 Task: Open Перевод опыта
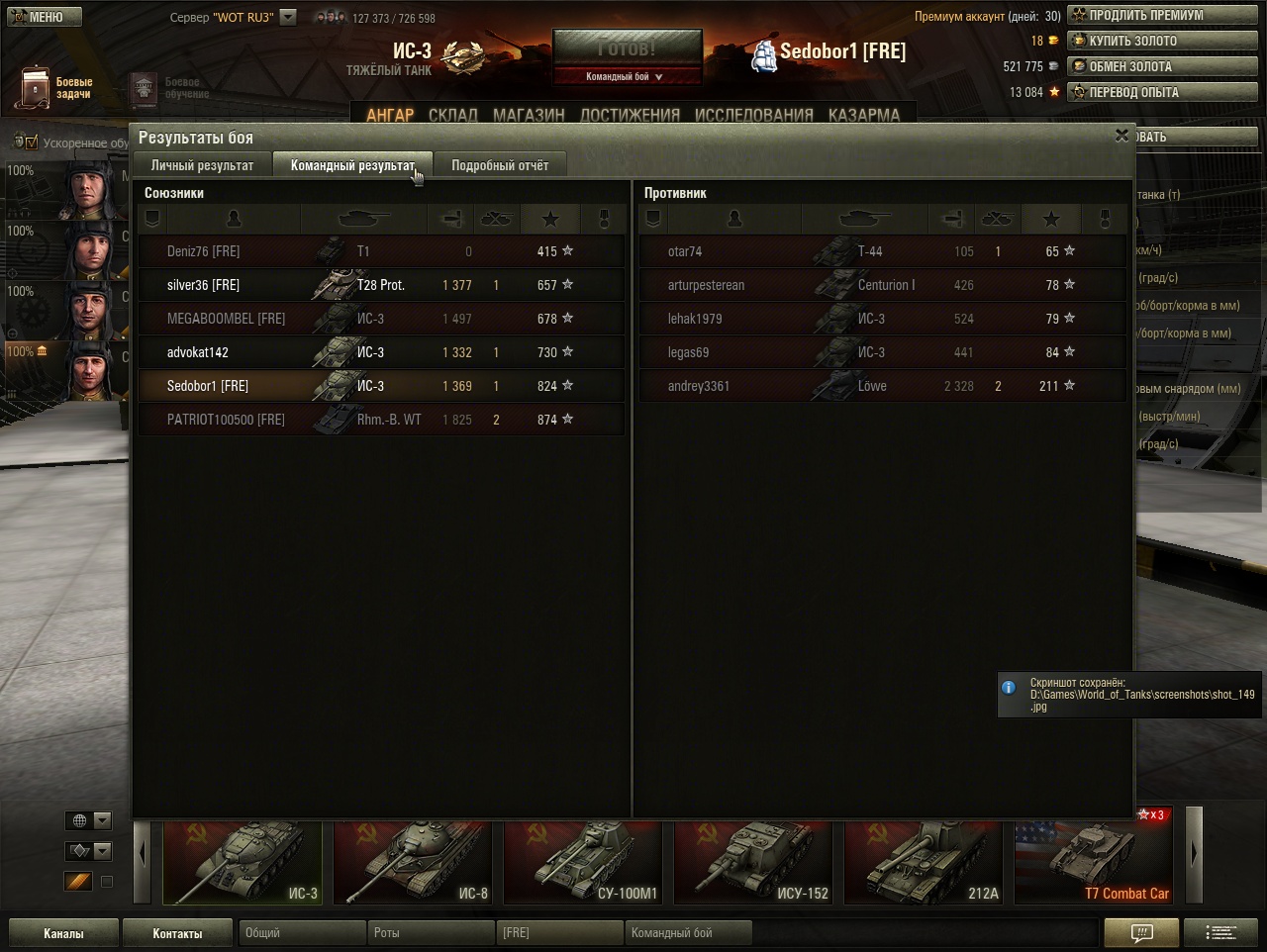(x=1162, y=93)
